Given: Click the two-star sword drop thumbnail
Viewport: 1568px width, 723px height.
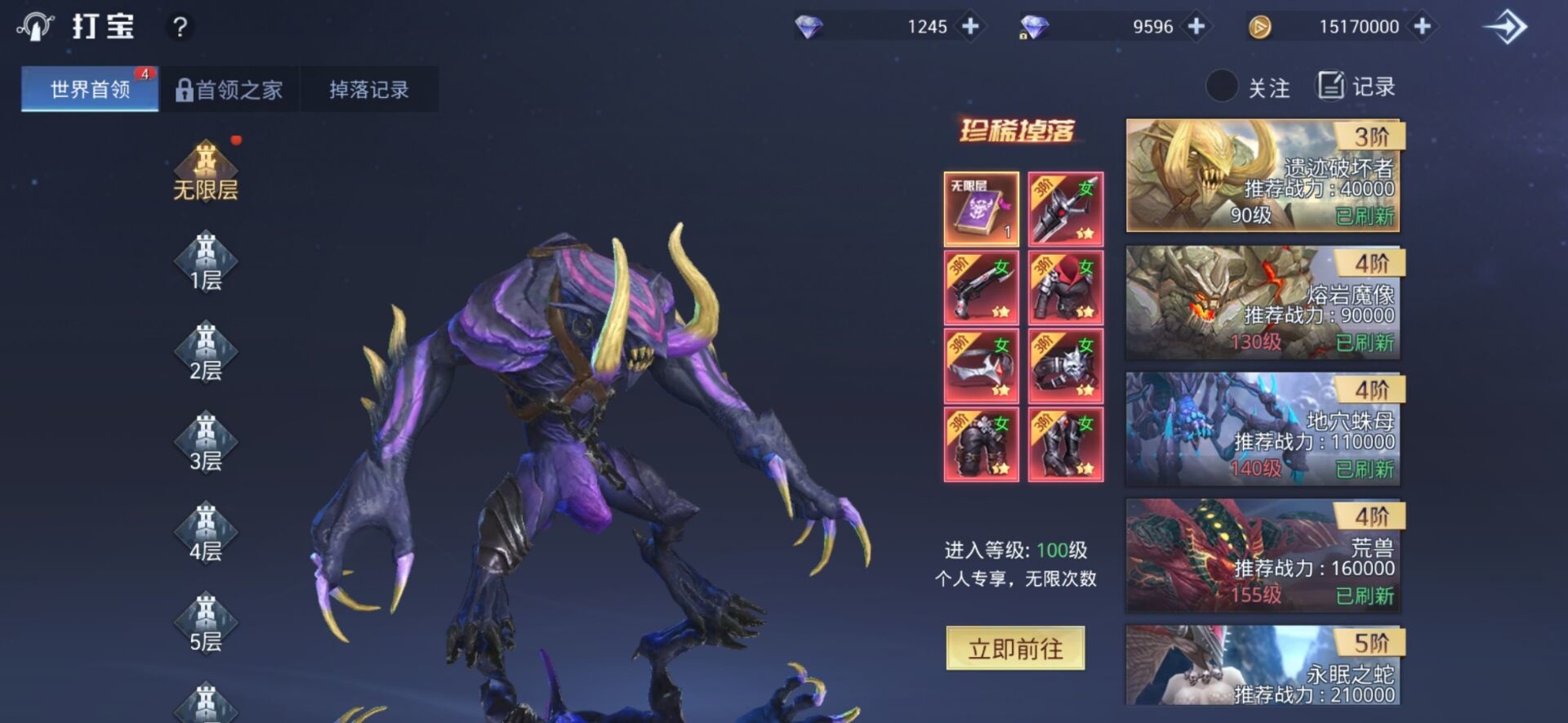Looking at the screenshot, I should 1066,208.
